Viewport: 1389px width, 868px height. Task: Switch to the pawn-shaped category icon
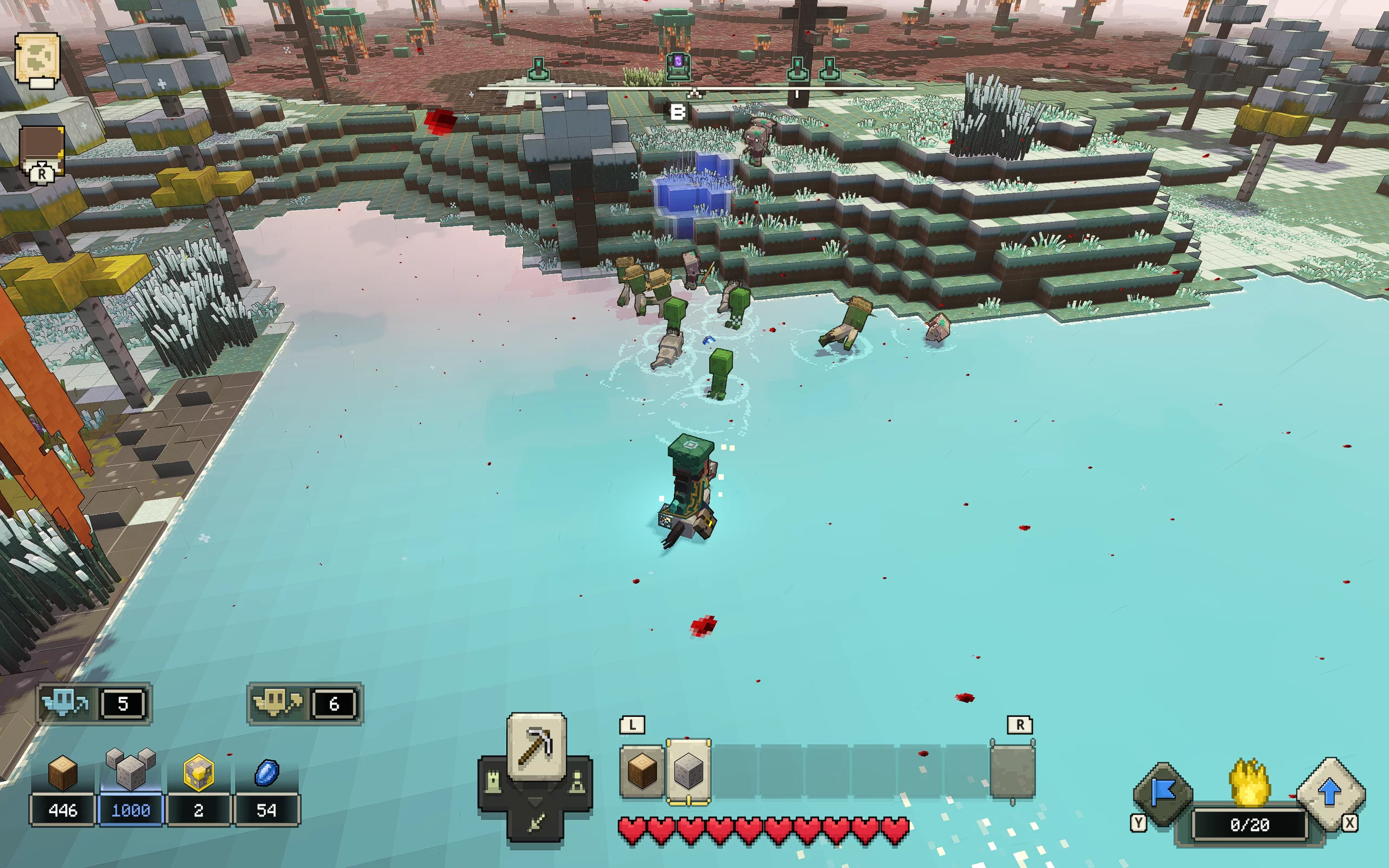point(578,783)
